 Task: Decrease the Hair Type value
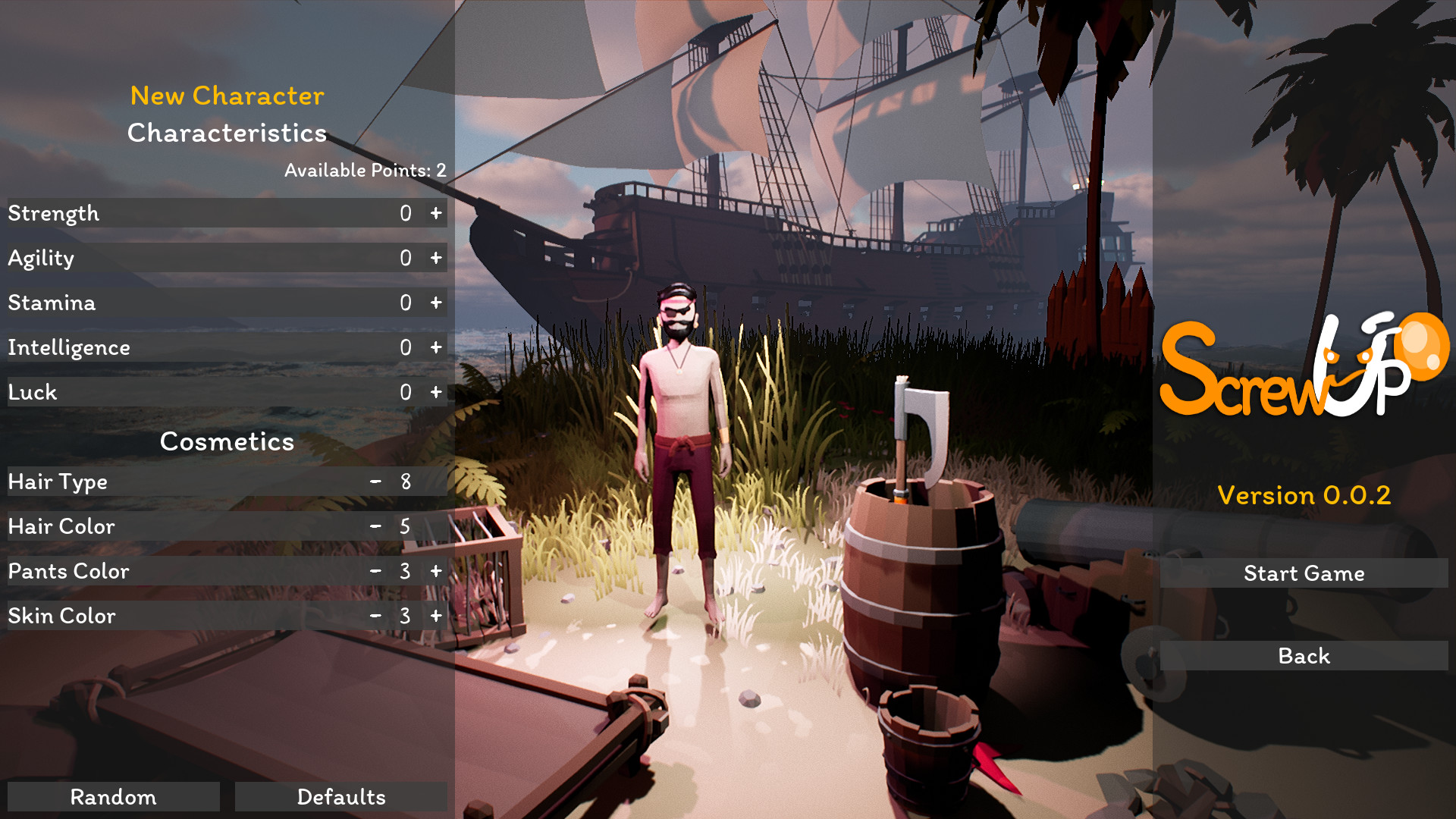click(x=375, y=482)
